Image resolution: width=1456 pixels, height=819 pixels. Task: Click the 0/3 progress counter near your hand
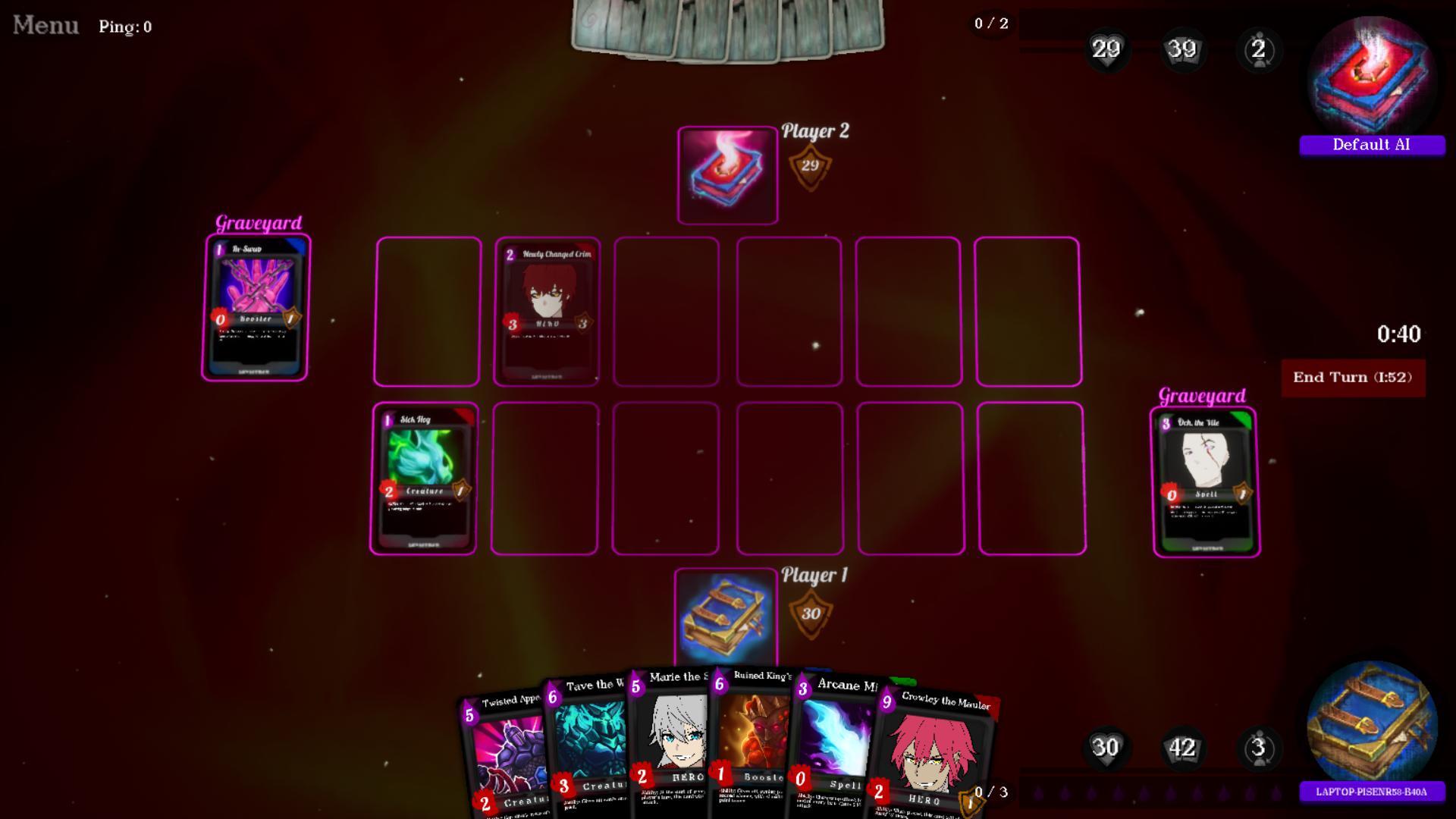pos(988,792)
